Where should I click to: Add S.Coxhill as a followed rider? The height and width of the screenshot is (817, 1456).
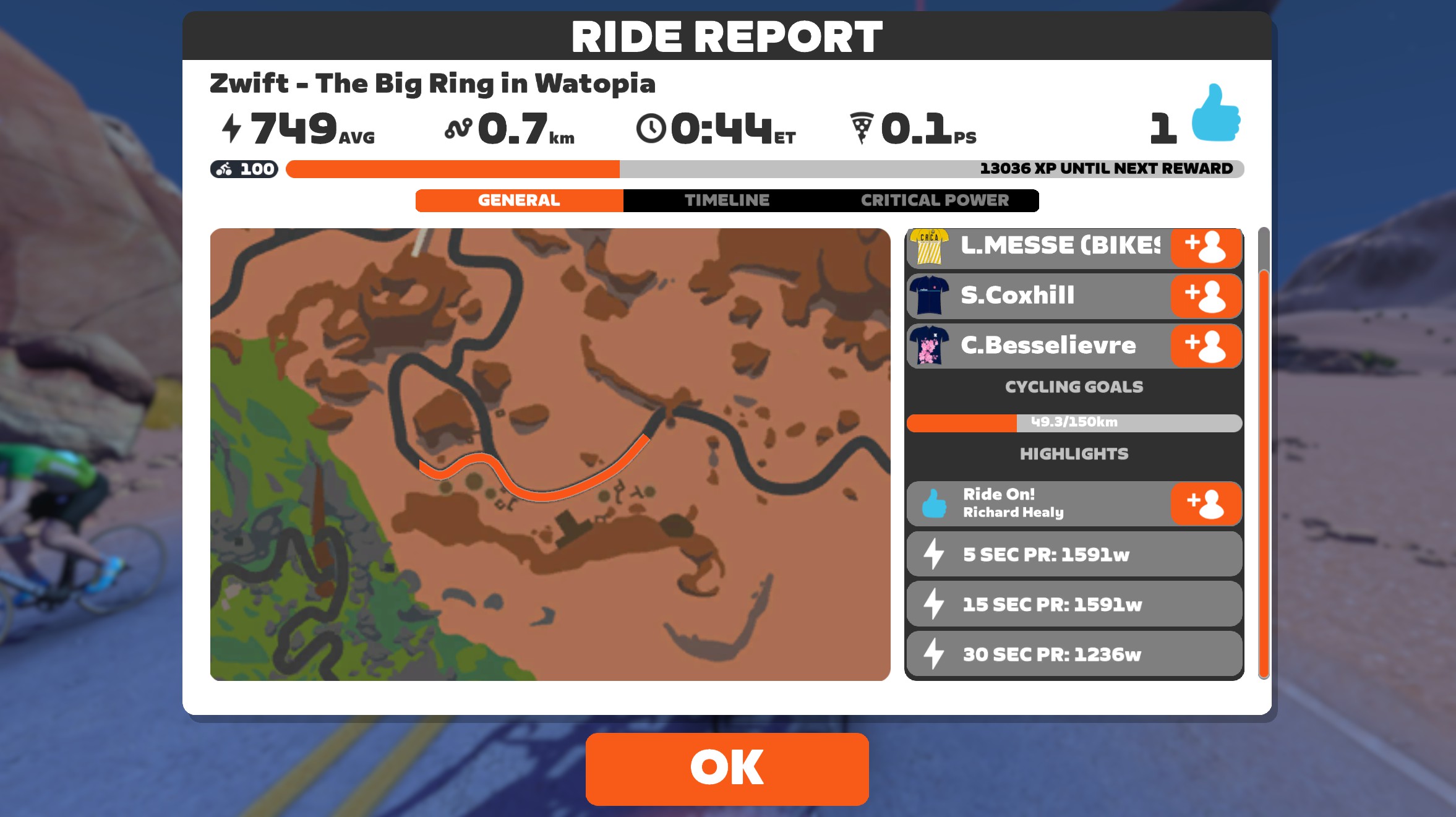[1205, 296]
